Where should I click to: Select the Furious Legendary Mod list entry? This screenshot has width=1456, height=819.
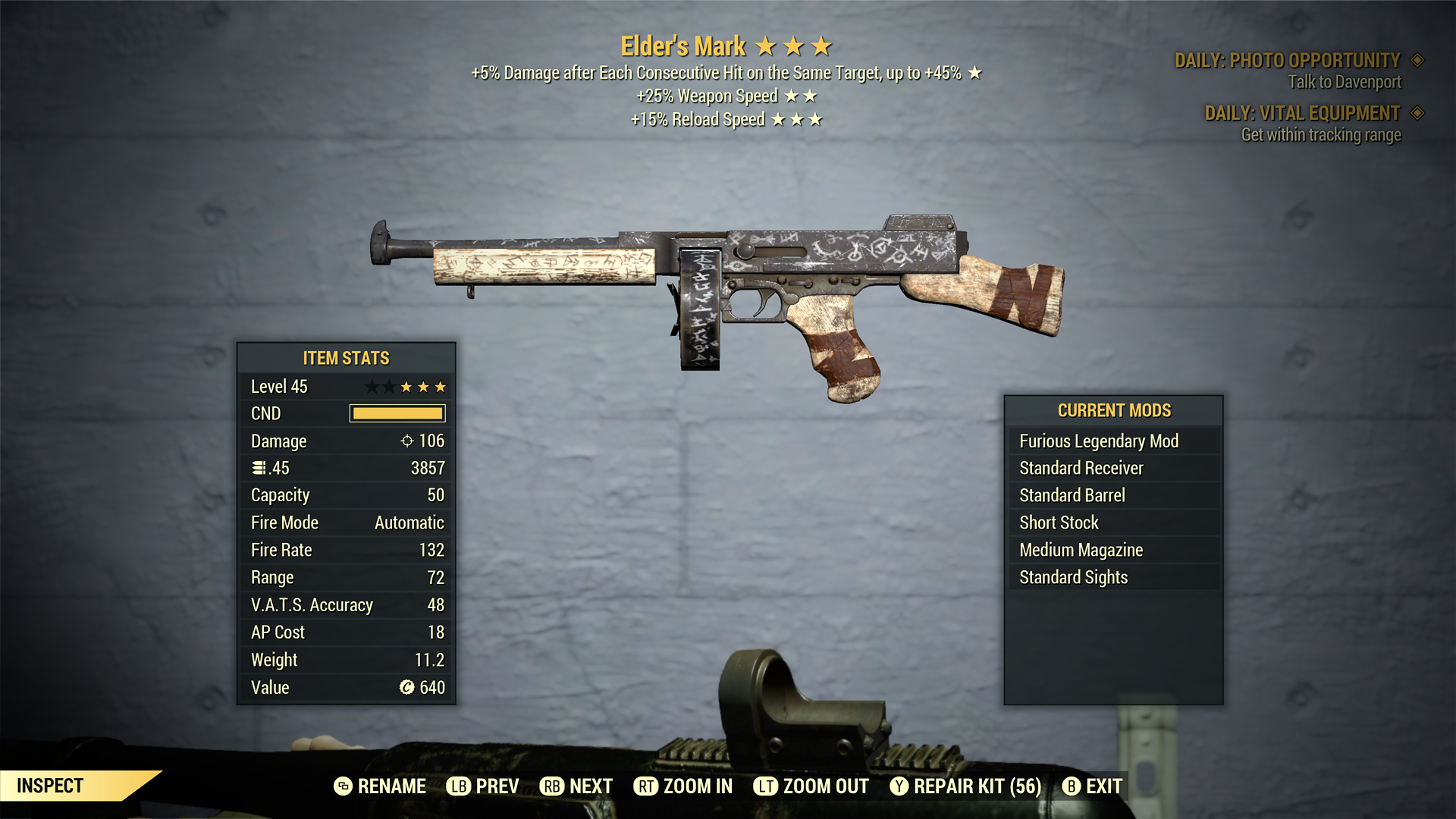[x=1098, y=441]
